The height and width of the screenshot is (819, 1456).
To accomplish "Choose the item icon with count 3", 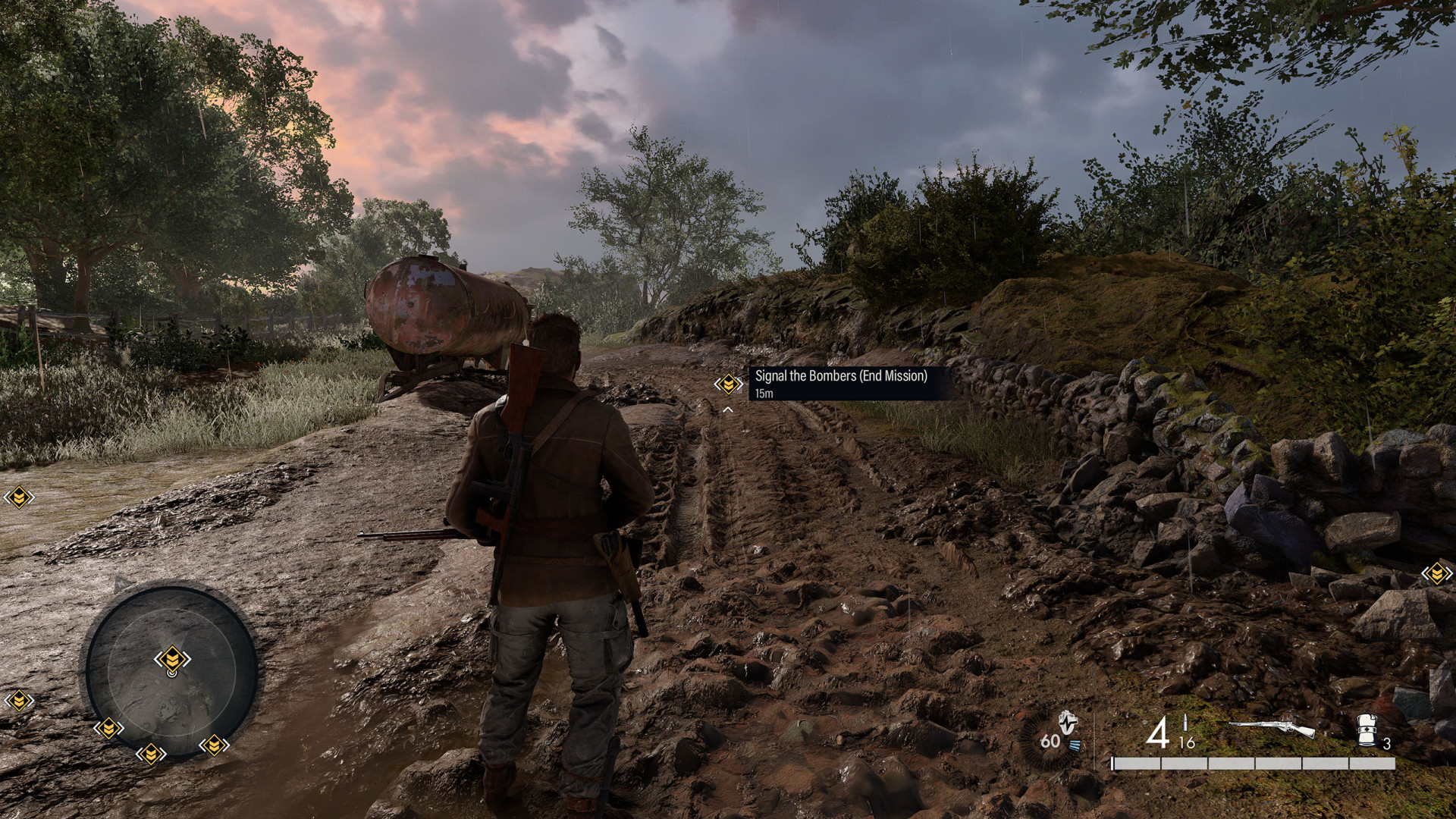I will [1366, 731].
